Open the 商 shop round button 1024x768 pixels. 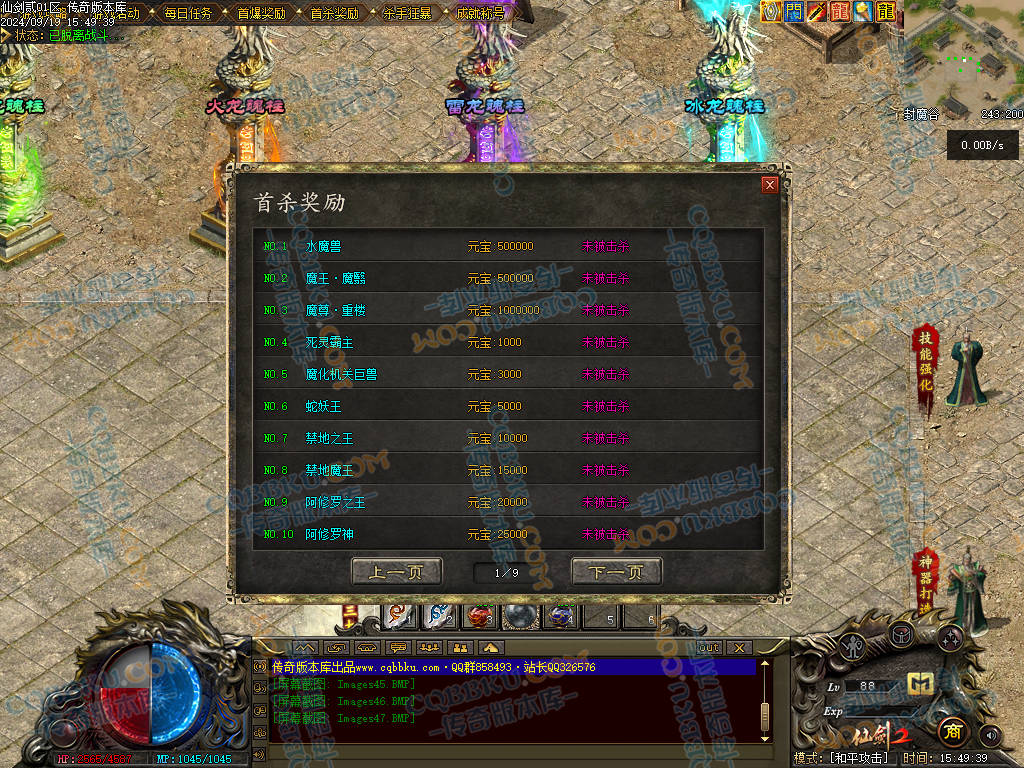[x=951, y=731]
